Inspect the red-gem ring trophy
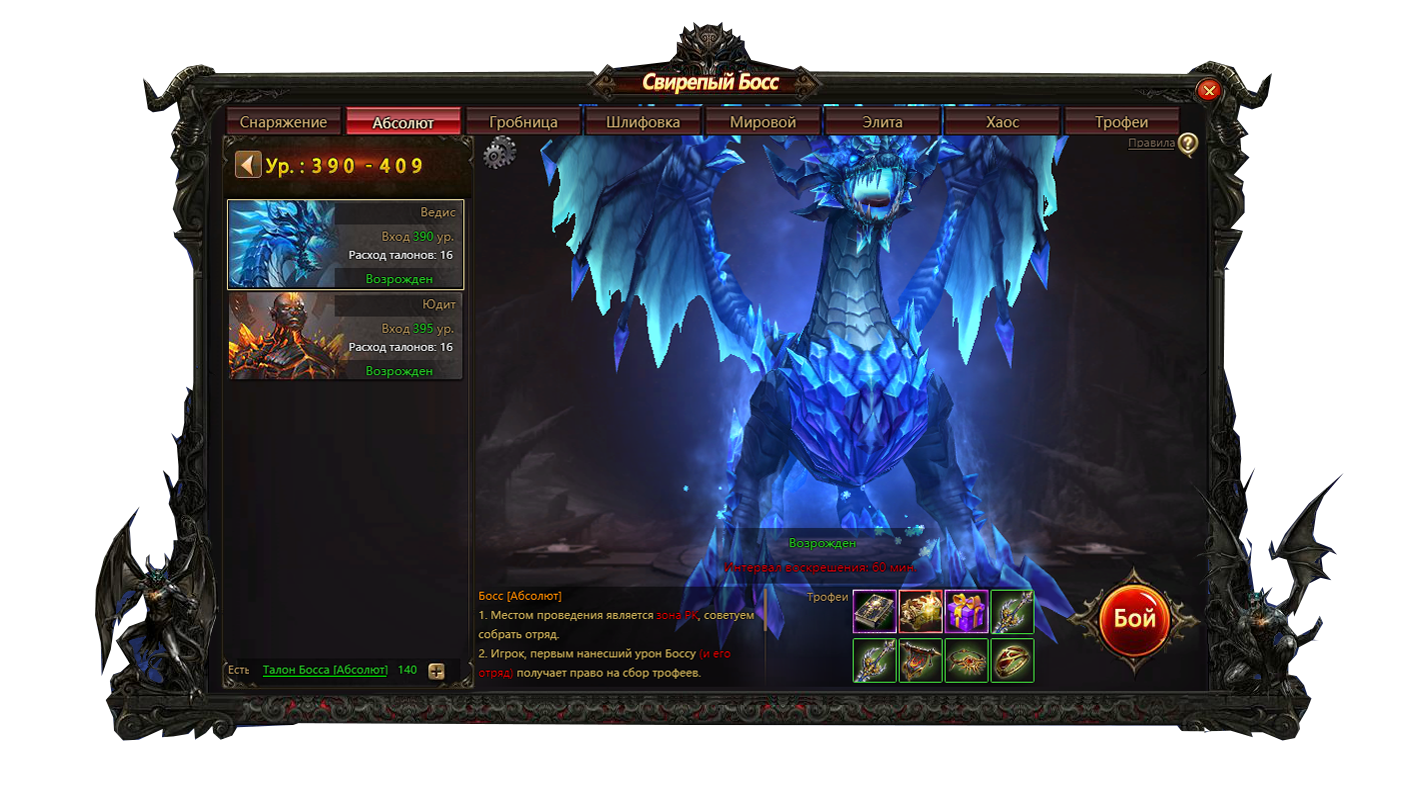This screenshot has width=1409, height=807. (x=1012, y=661)
